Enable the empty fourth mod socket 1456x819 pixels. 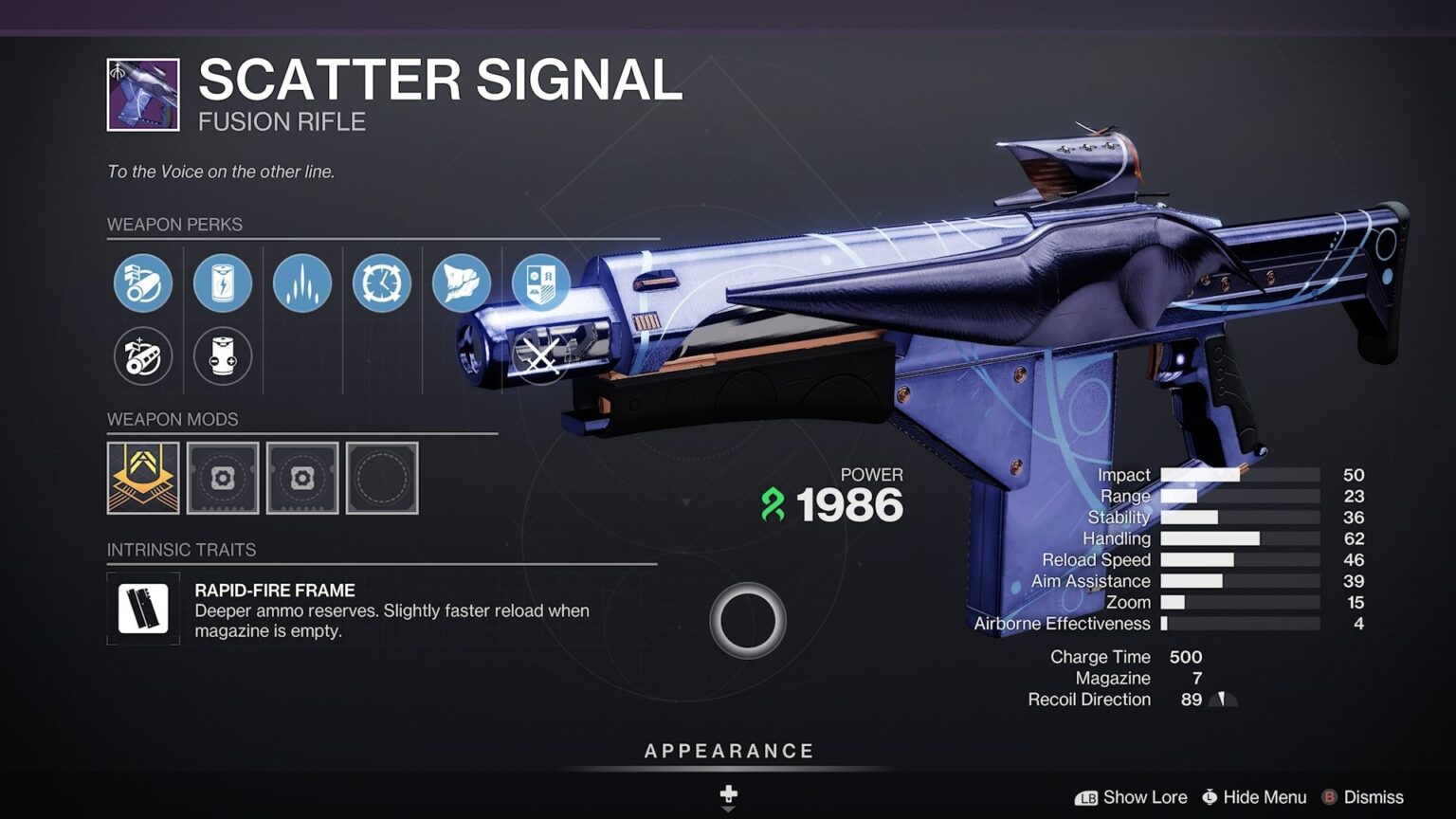381,479
